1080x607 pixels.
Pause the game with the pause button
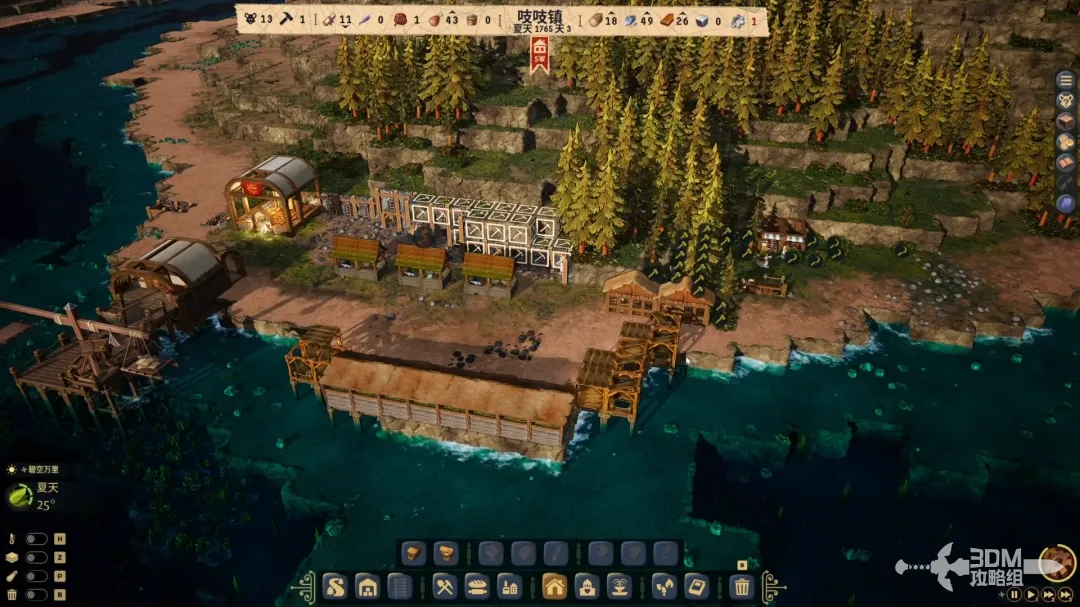[x=1014, y=594]
